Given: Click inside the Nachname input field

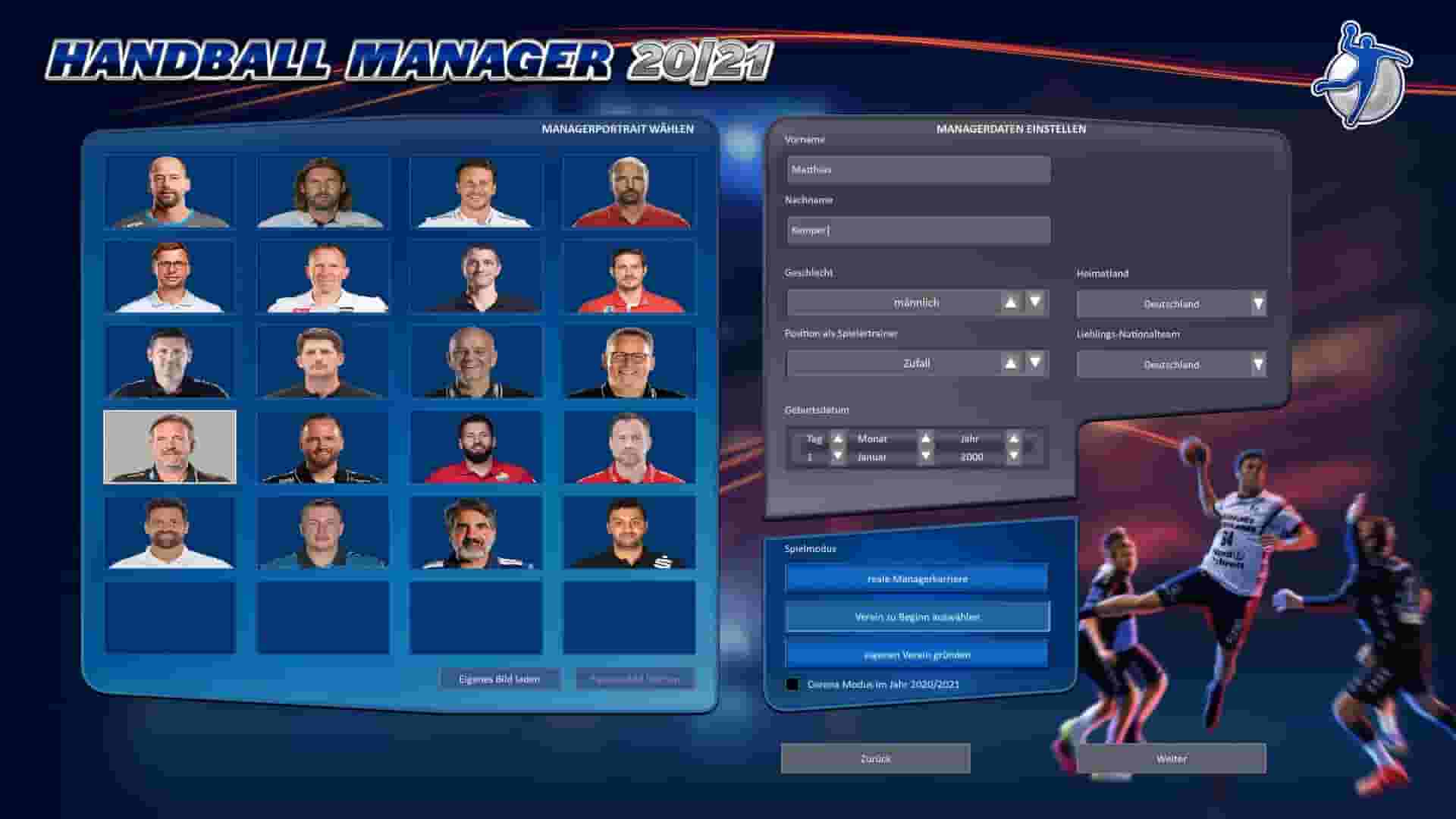Looking at the screenshot, I should [x=918, y=229].
